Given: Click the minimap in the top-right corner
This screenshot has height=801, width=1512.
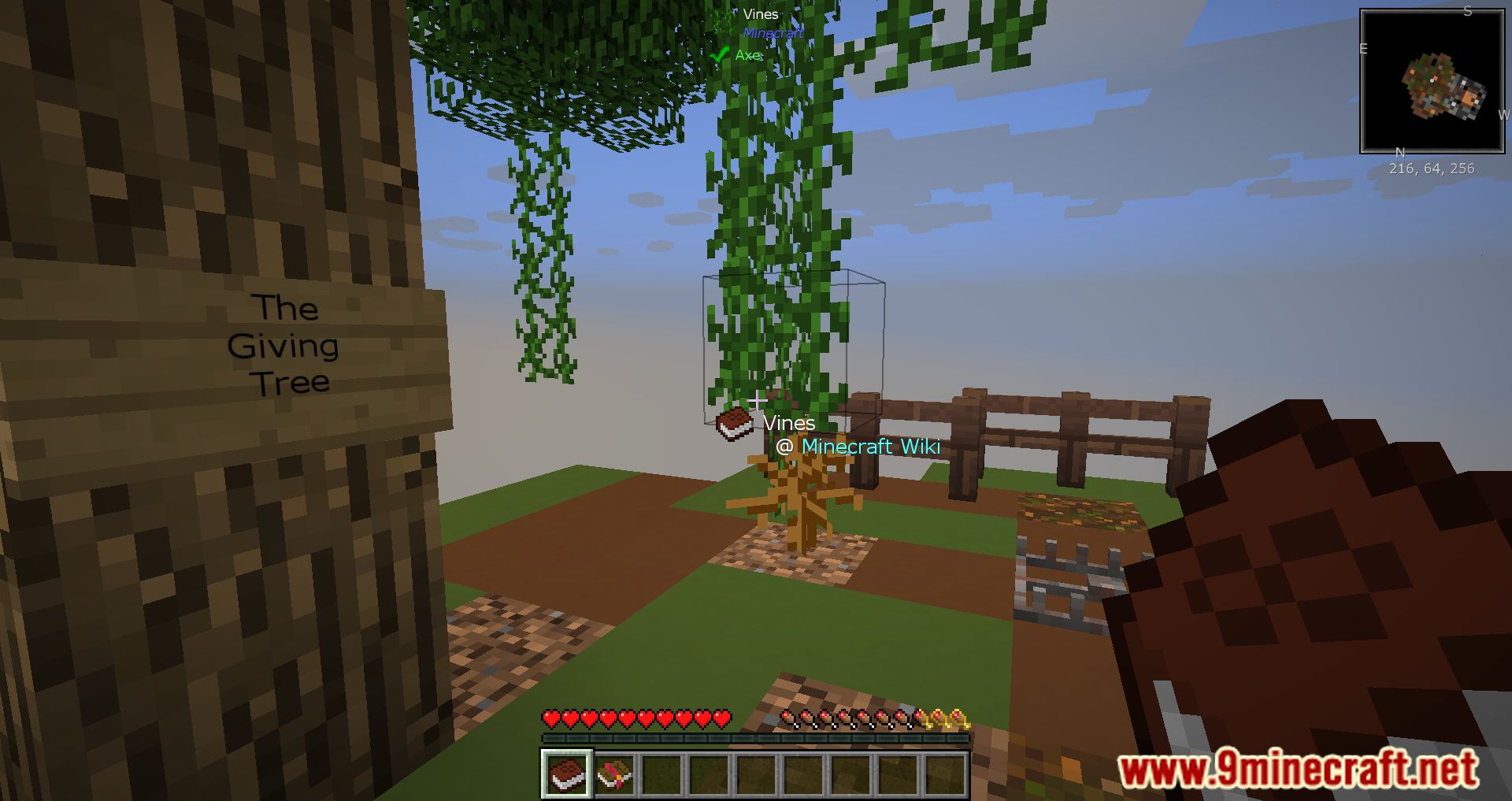Looking at the screenshot, I should pyautogui.click(x=1432, y=81).
